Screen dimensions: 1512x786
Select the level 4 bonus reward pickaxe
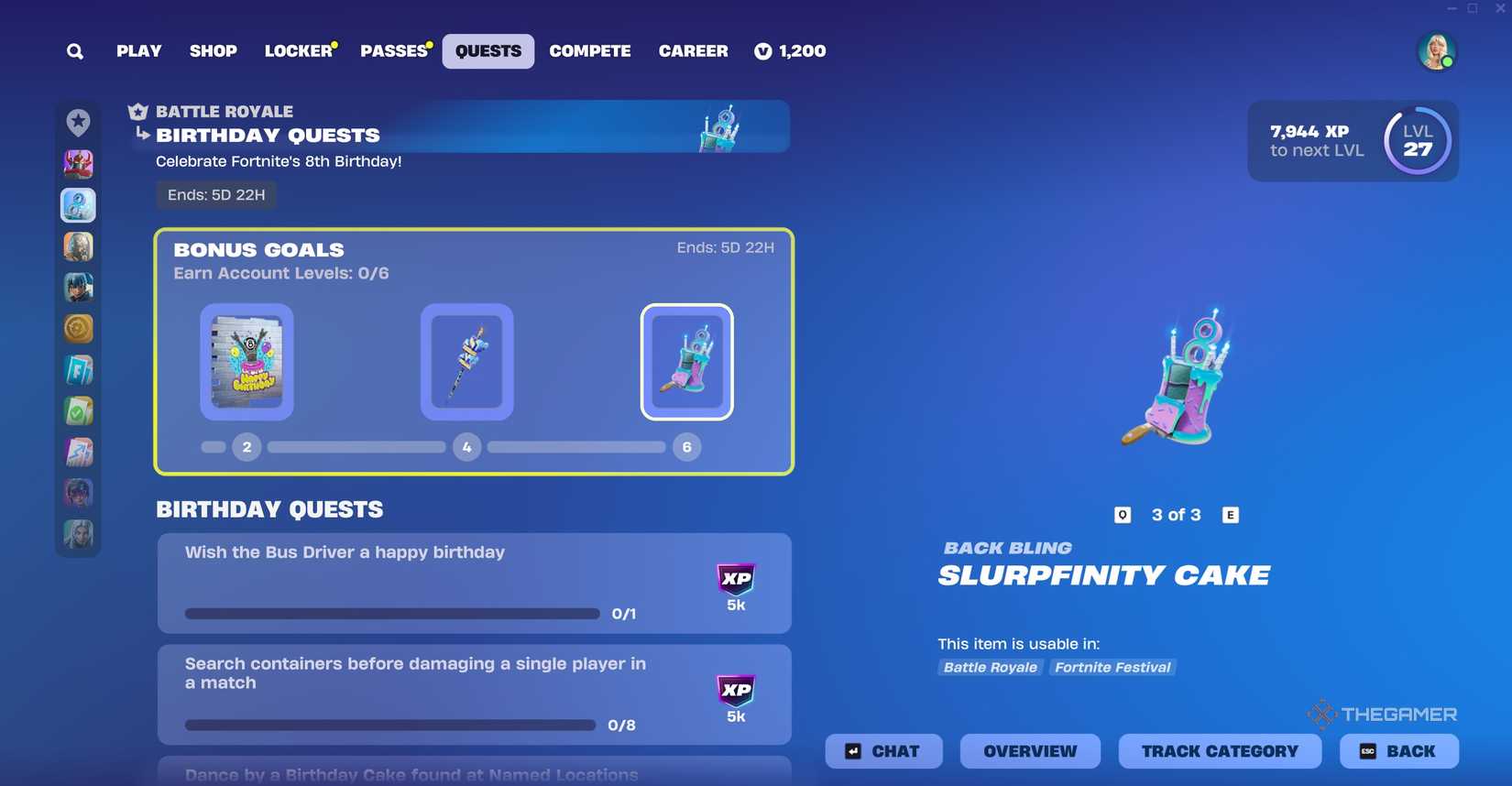pos(466,362)
